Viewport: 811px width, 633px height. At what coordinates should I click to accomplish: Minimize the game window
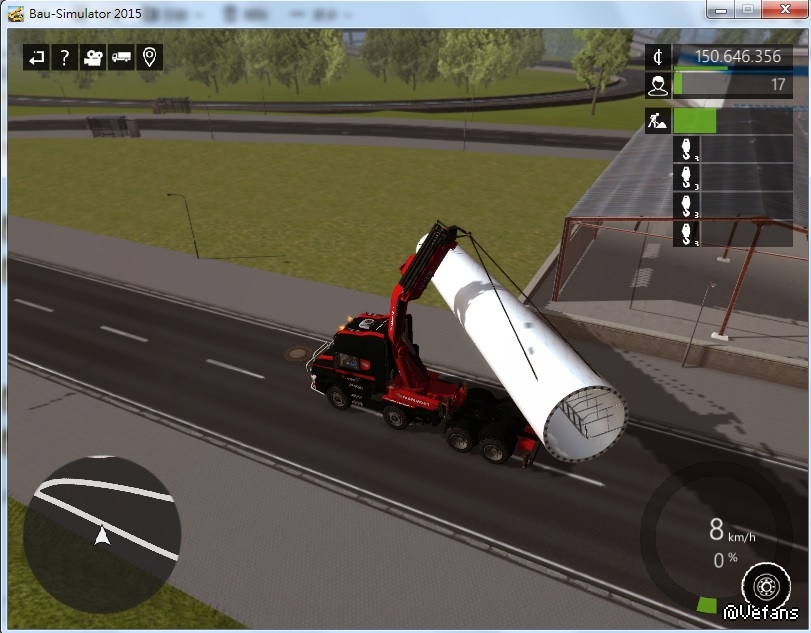click(722, 9)
